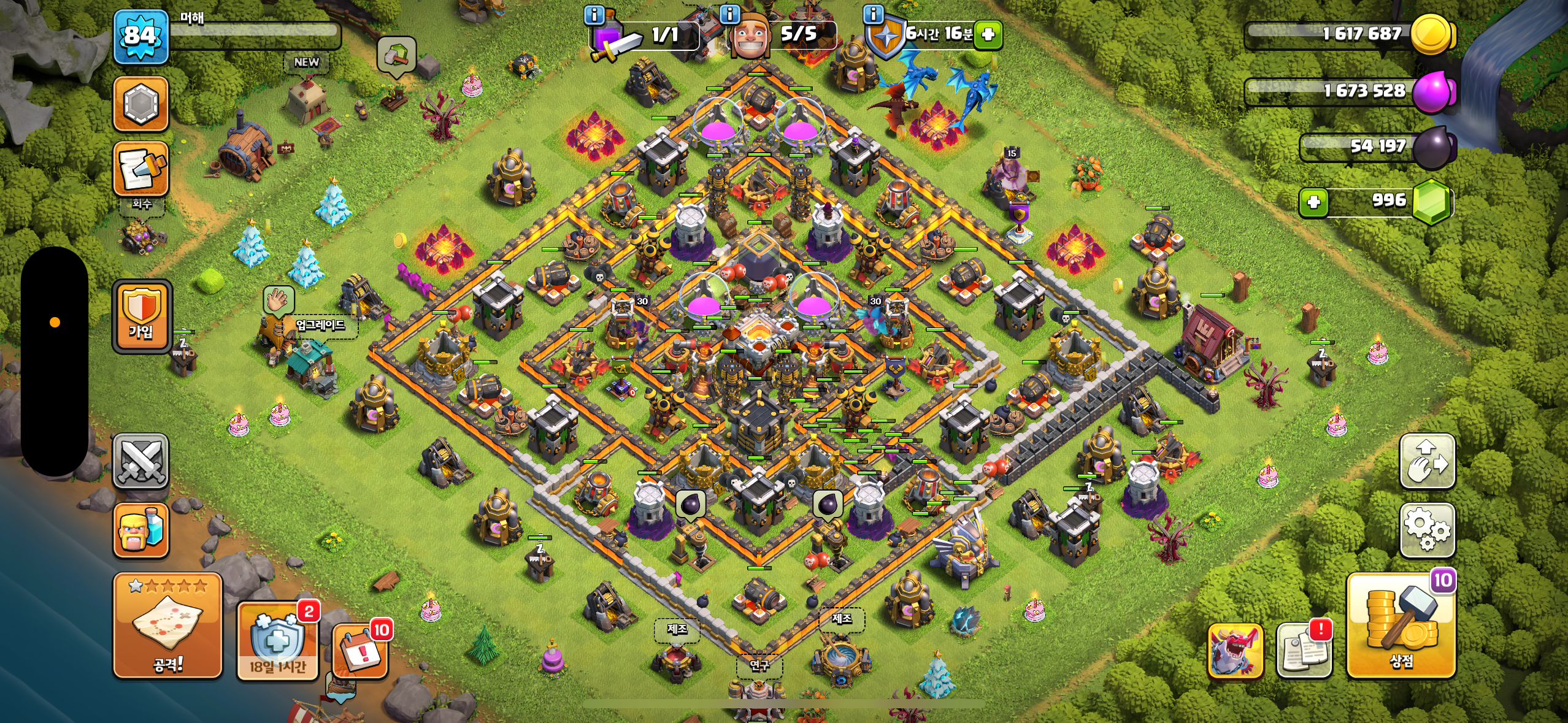Open the shield timer with 18일 1시간
The width and height of the screenshot is (1568, 723).
tap(277, 641)
